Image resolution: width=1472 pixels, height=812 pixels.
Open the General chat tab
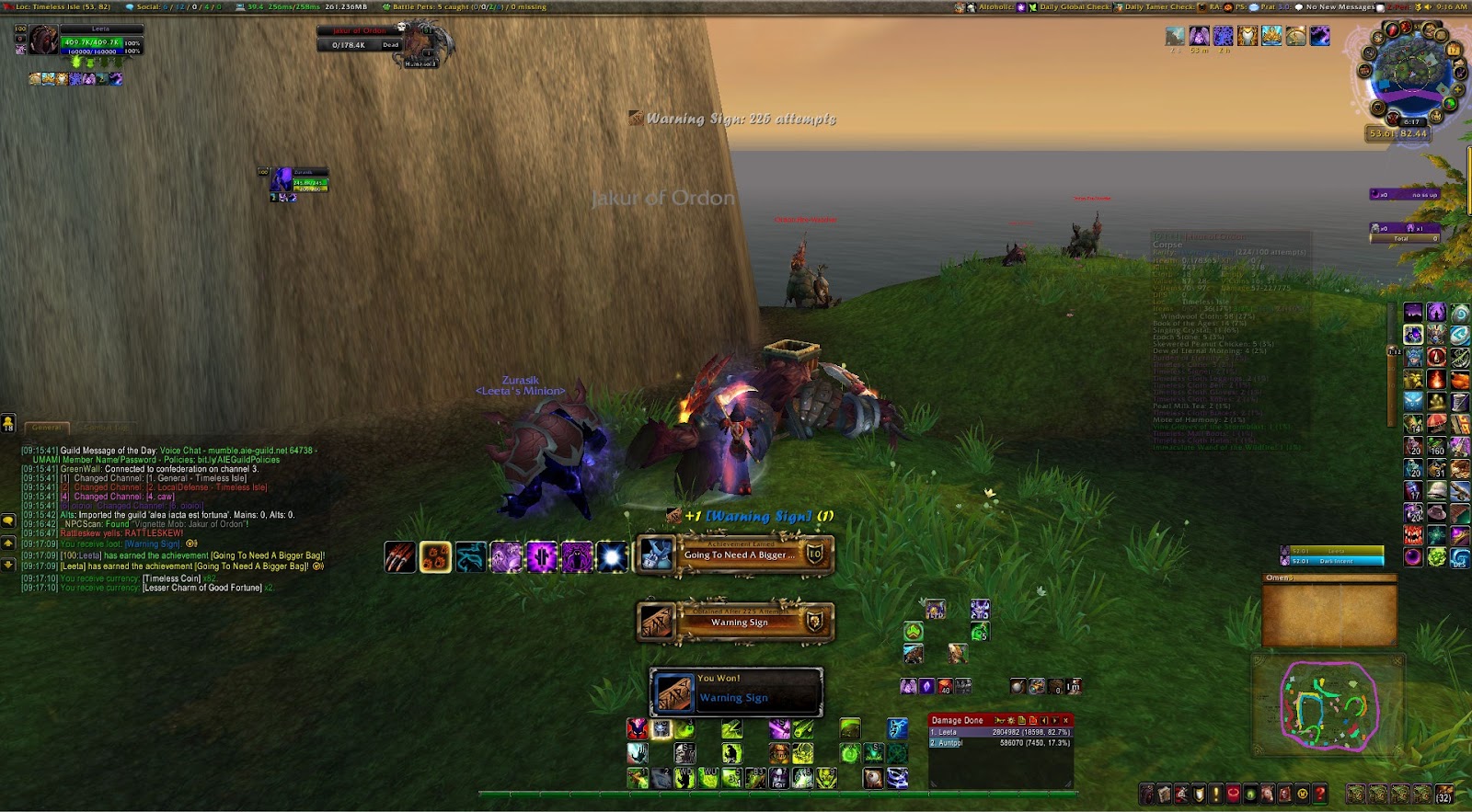[47, 428]
